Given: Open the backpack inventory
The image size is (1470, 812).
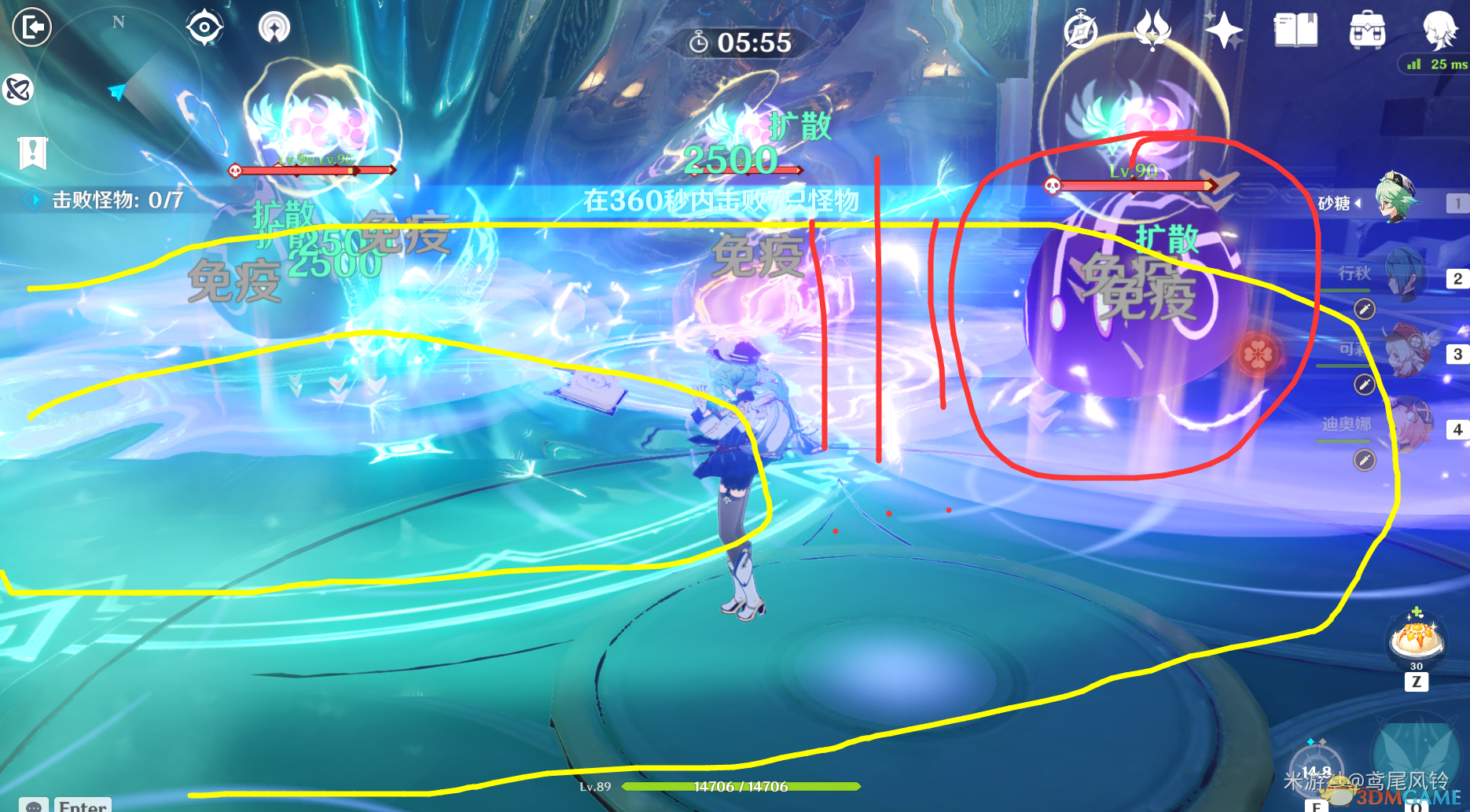Looking at the screenshot, I should tap(1367, 31).
